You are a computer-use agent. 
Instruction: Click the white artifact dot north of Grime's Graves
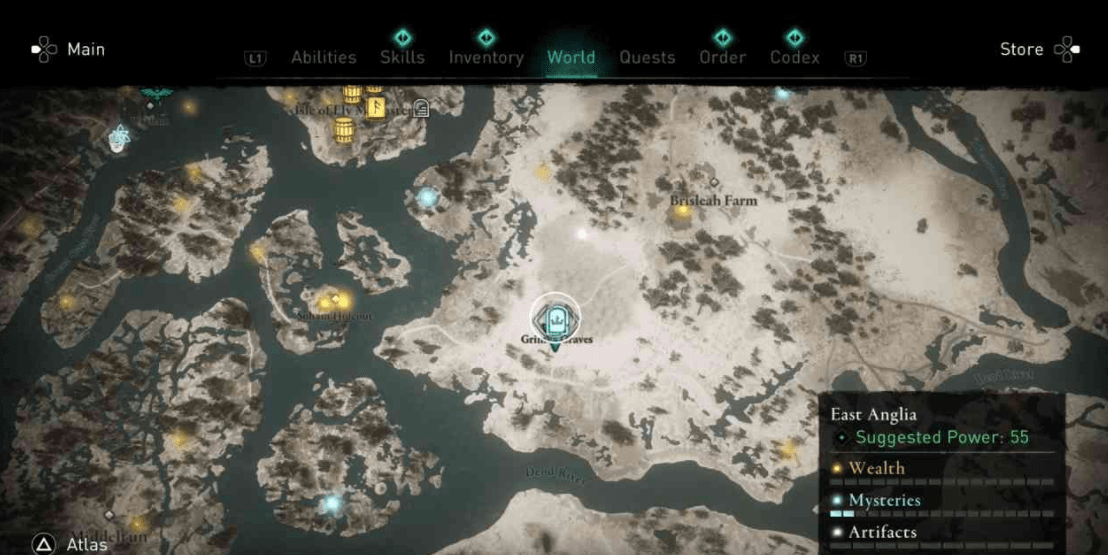coord(582,233)
